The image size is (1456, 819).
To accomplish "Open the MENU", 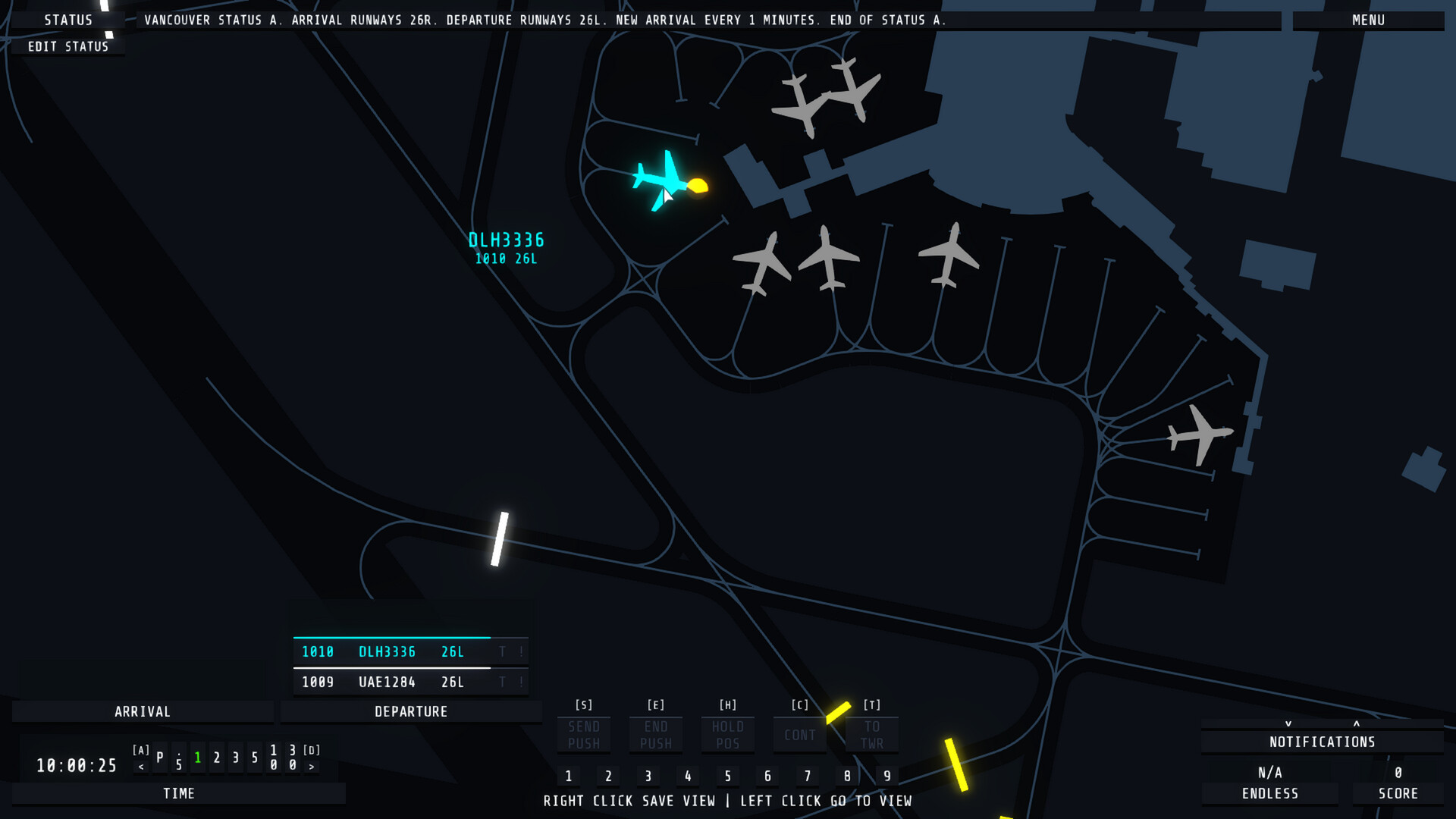I will point(1369,20).
